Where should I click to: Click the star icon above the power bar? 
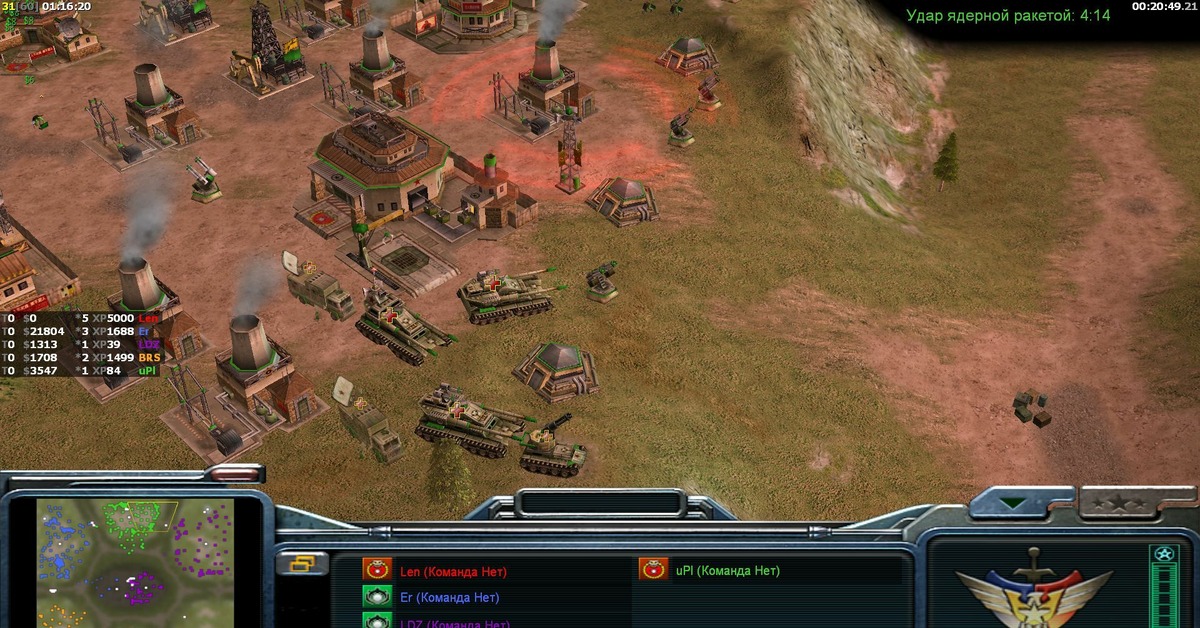1163,553
